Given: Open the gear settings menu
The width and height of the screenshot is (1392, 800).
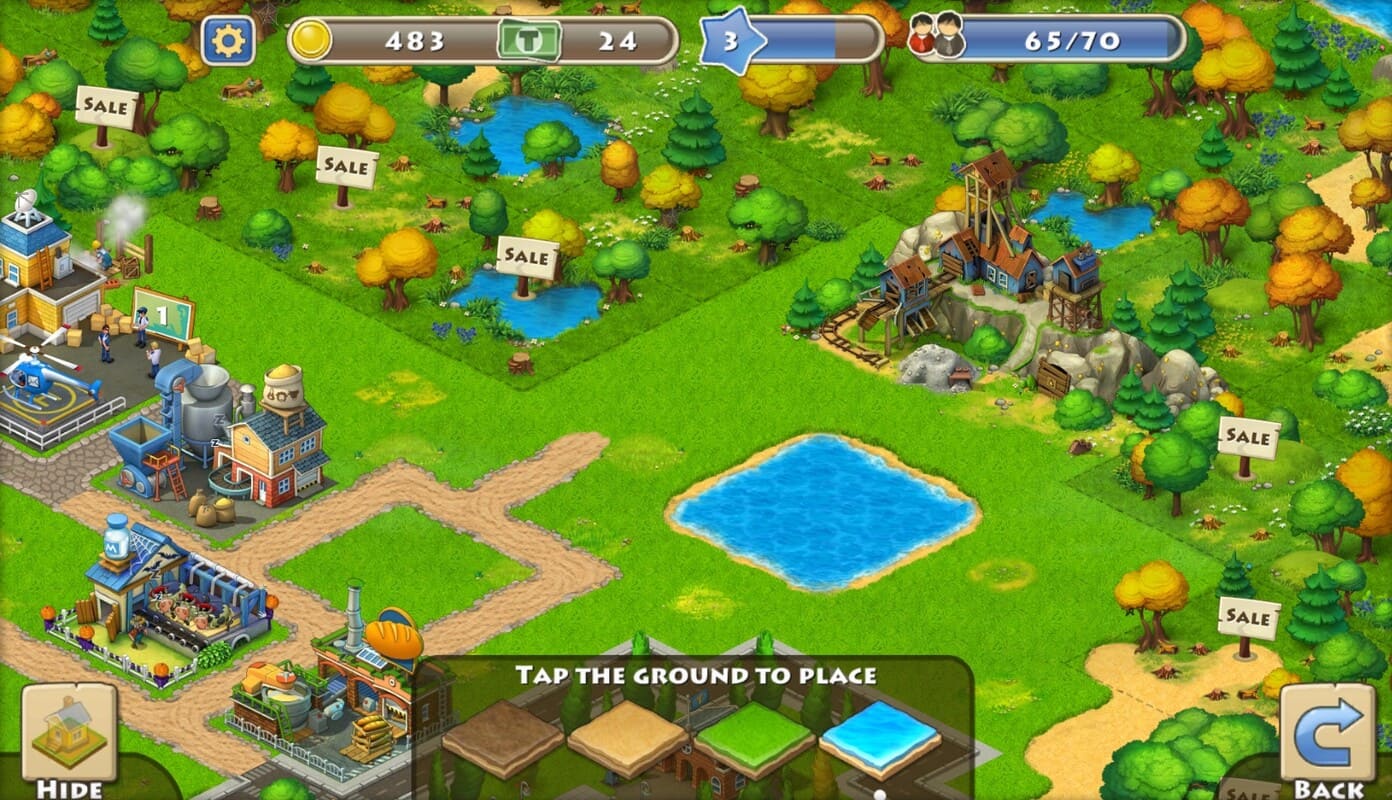Looking at the screenshot, I should click(228, 41).
